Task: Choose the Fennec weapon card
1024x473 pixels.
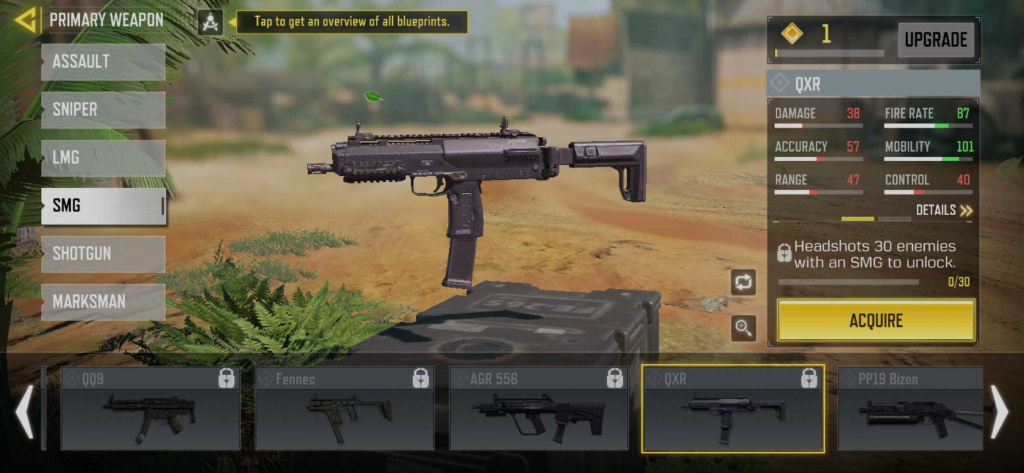Action: pyautogui.click(x=344, y=408)
